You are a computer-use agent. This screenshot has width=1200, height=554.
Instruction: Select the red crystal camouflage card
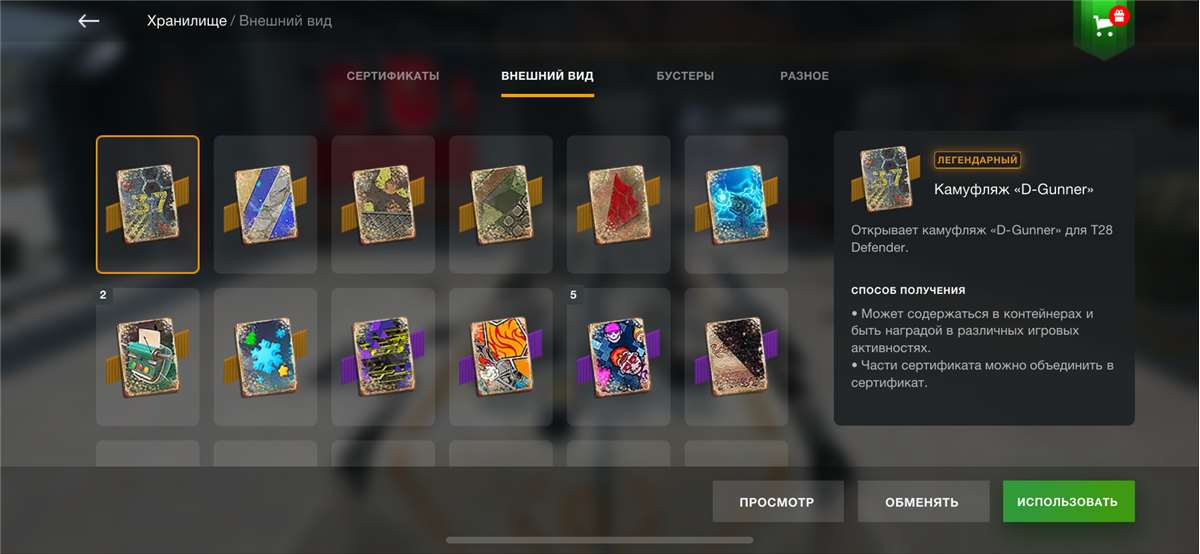618,204
